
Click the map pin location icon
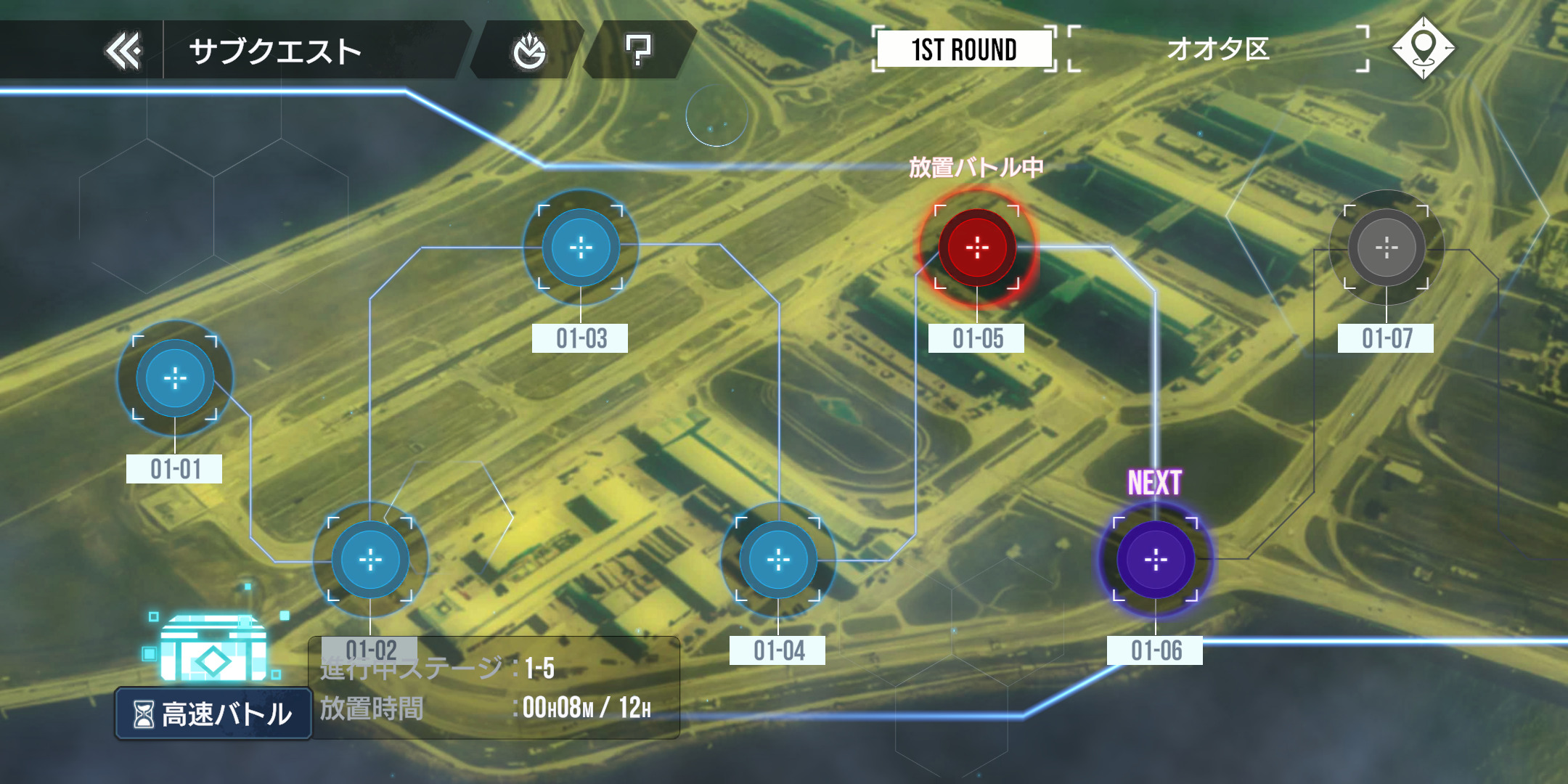pos(1423,48)
